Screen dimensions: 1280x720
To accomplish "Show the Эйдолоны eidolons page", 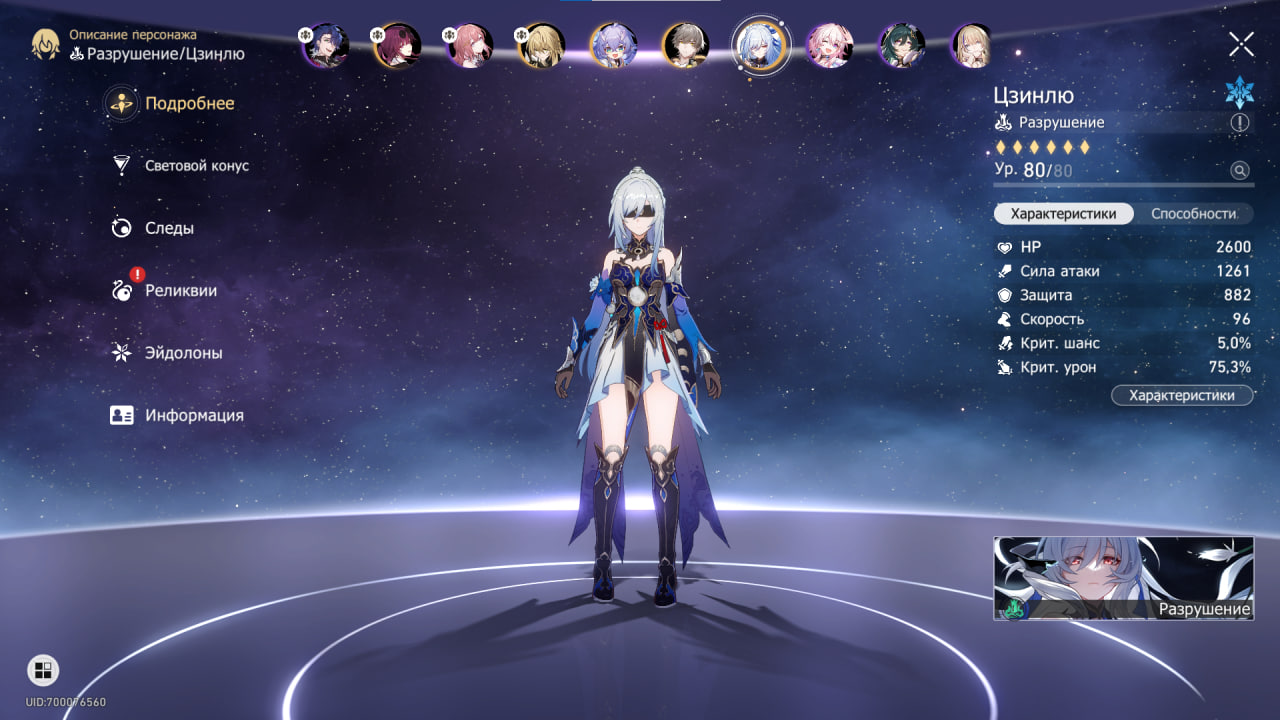I will [x=183, y=353].
